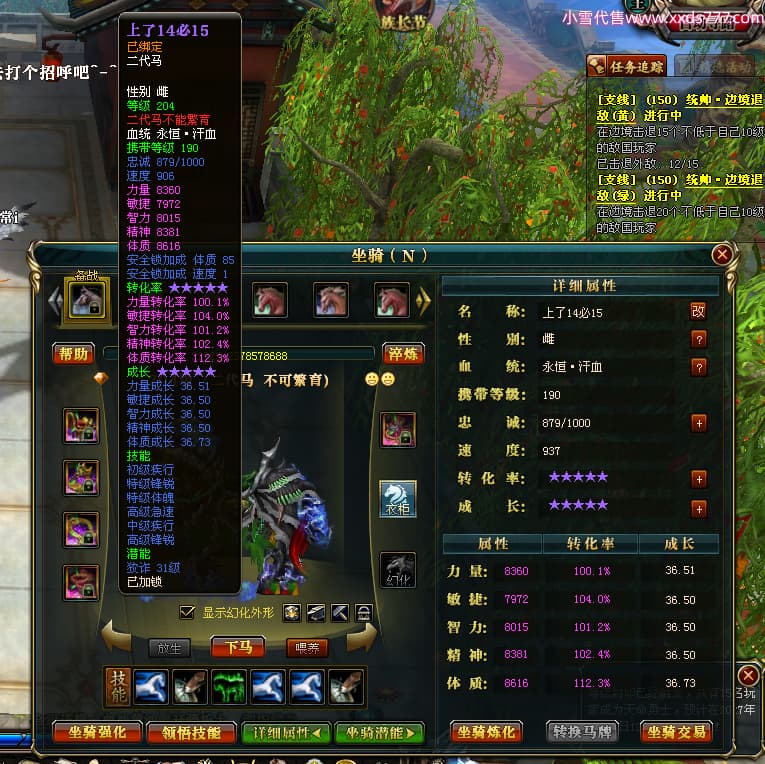Click the 改 rename button beside the name
The height and width of the screenshot is (764, 765).
[698, 311]
